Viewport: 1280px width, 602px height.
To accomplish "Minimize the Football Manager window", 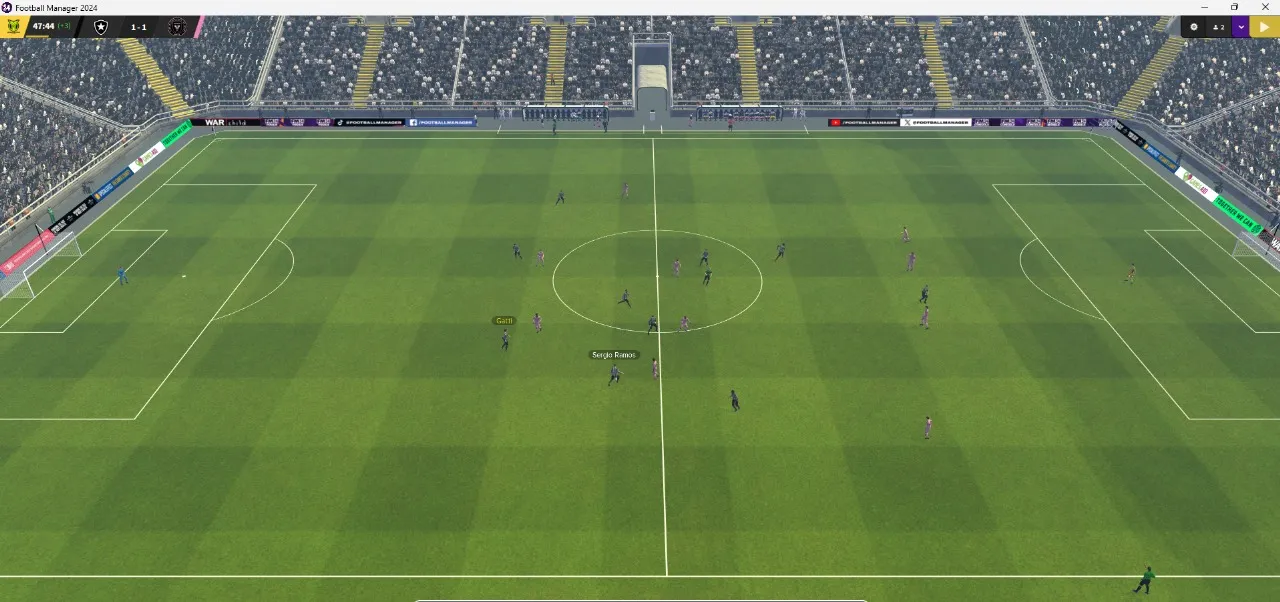I will [1205, 7].
